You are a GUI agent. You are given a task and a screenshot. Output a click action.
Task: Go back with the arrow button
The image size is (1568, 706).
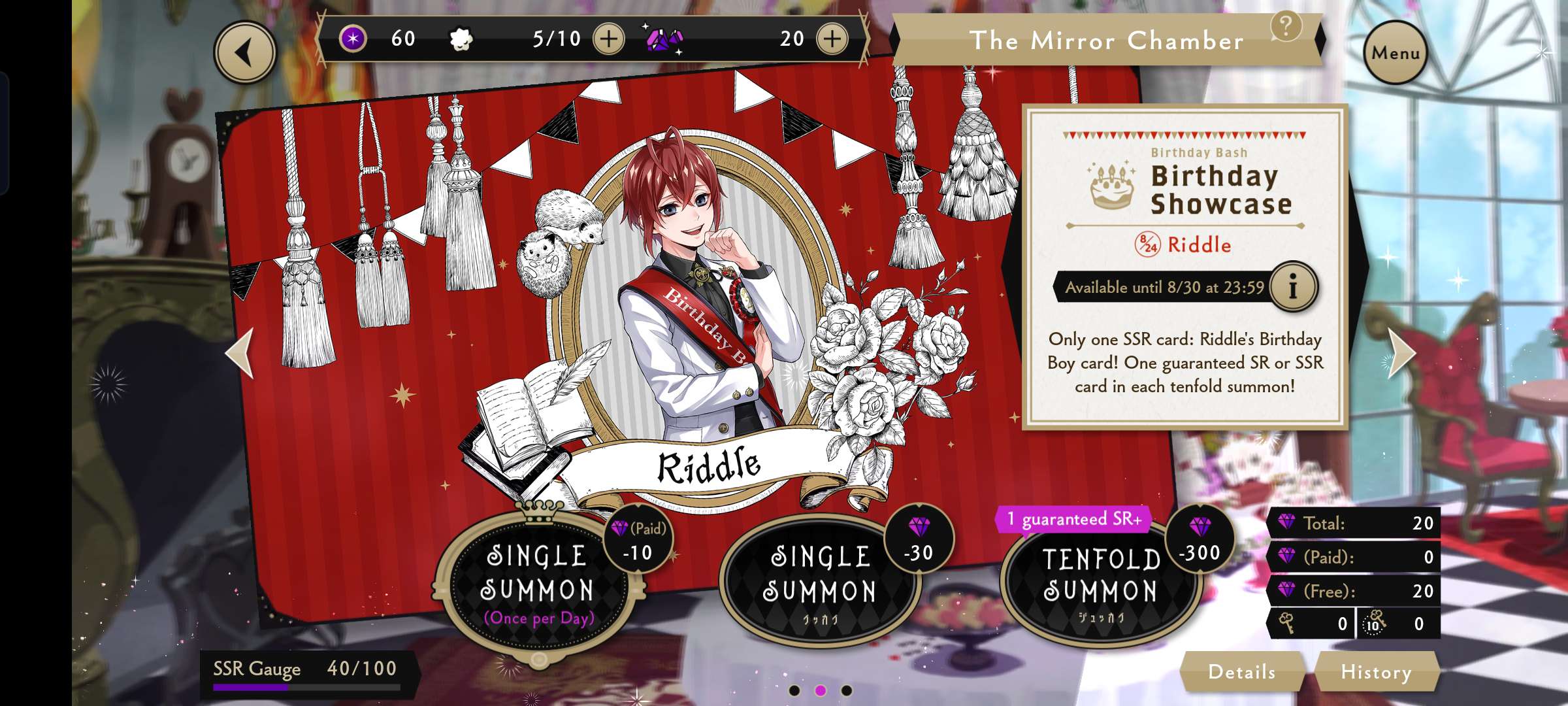[245, 52]
